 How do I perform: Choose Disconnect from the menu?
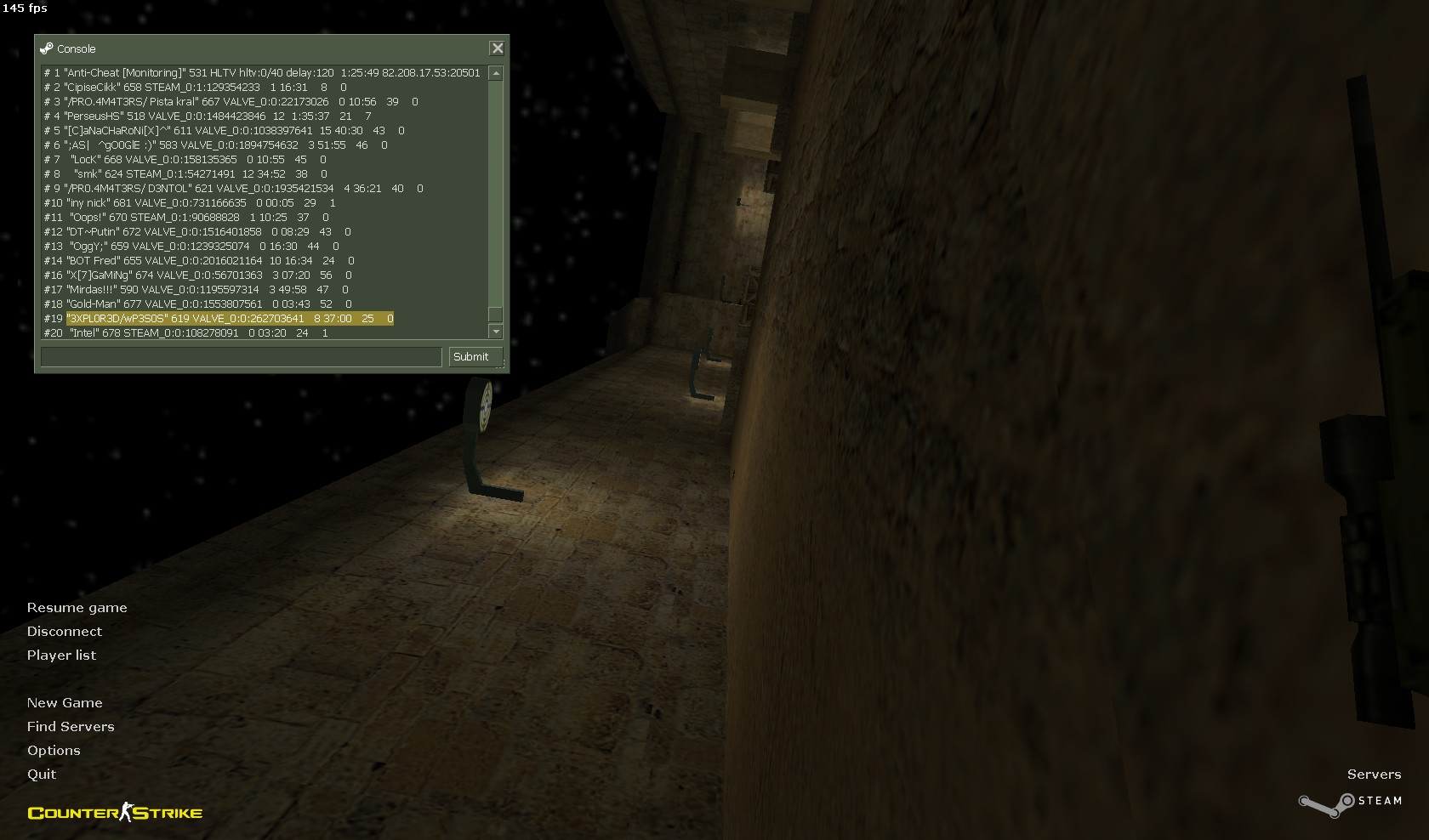[x=64, y=632]
